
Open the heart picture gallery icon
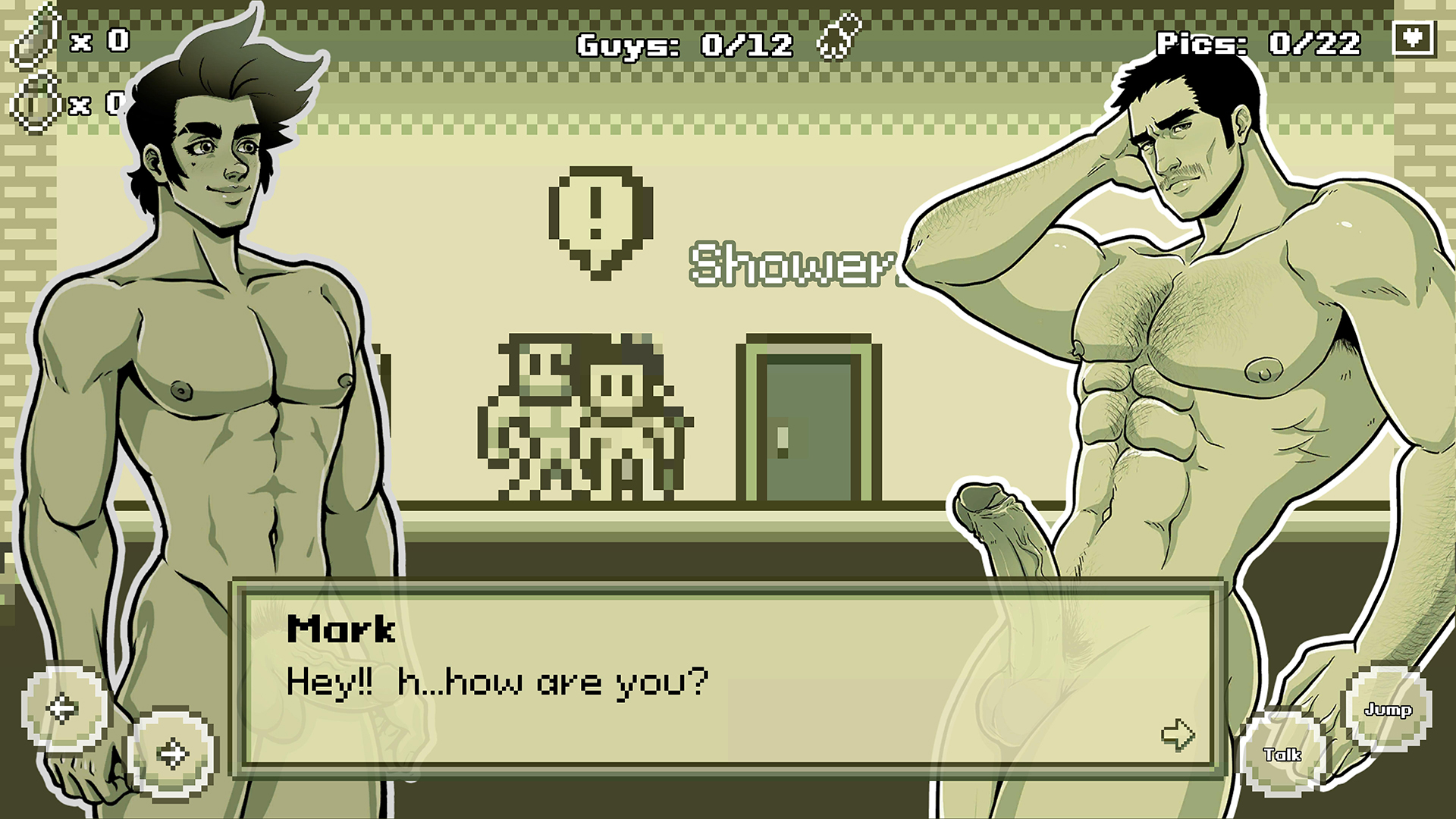1414,38
